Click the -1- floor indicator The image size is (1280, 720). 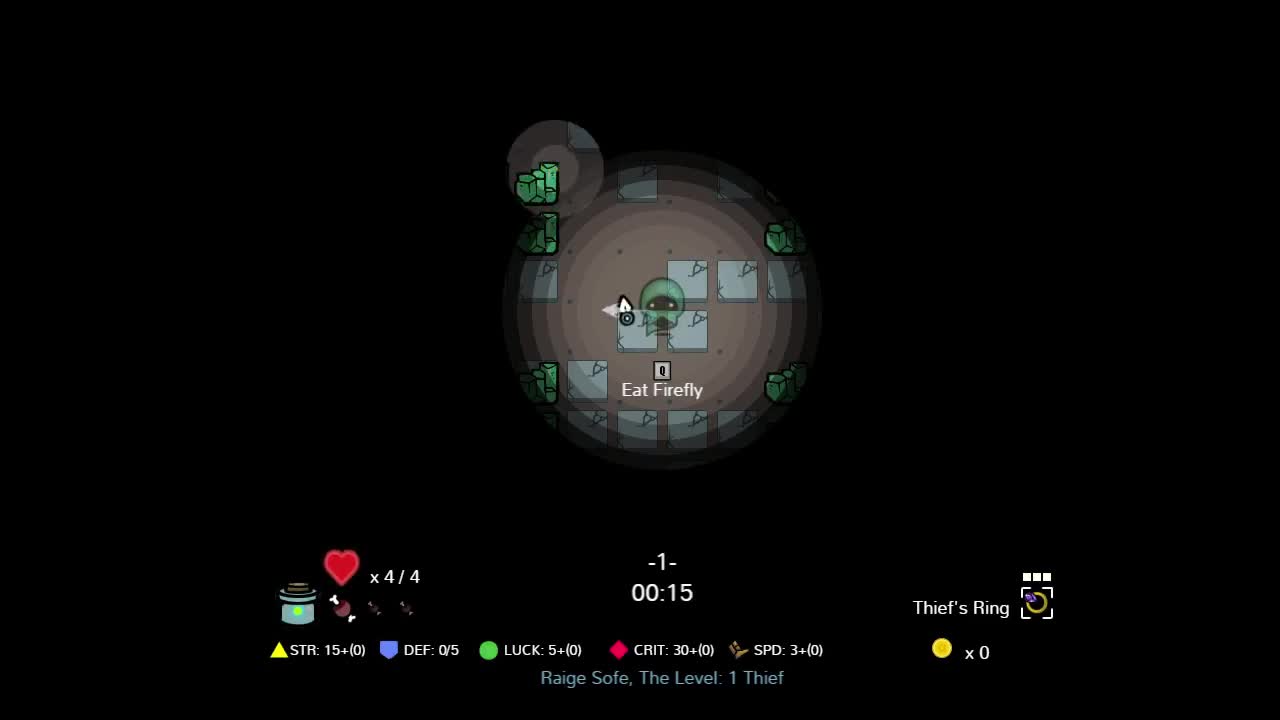point(661,562)
